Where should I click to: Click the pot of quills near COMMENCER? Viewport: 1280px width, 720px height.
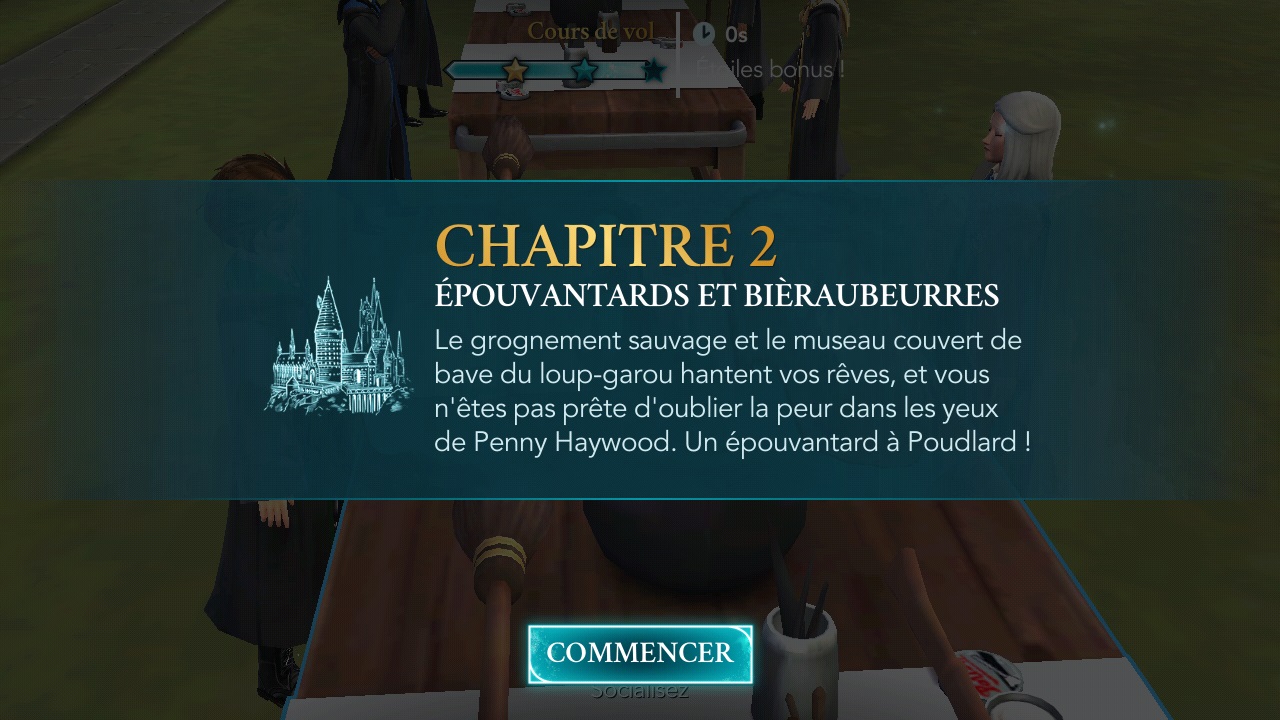click(x=800, y=655)
